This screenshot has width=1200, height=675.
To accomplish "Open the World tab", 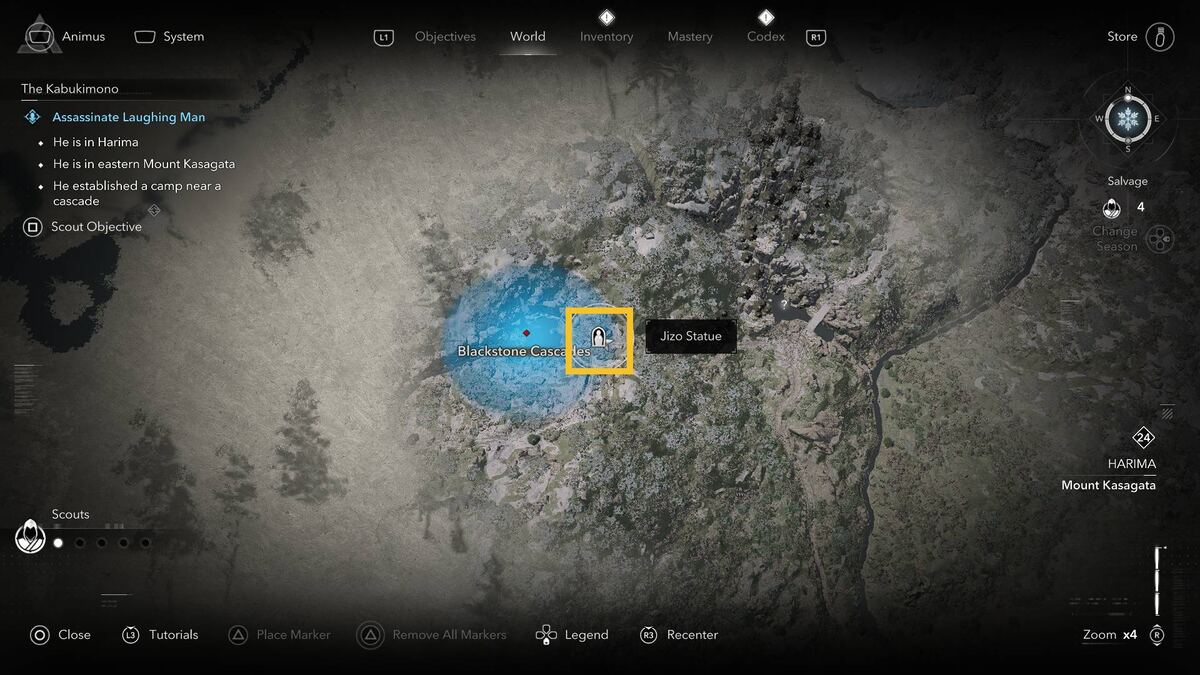I will pos(527,37).
